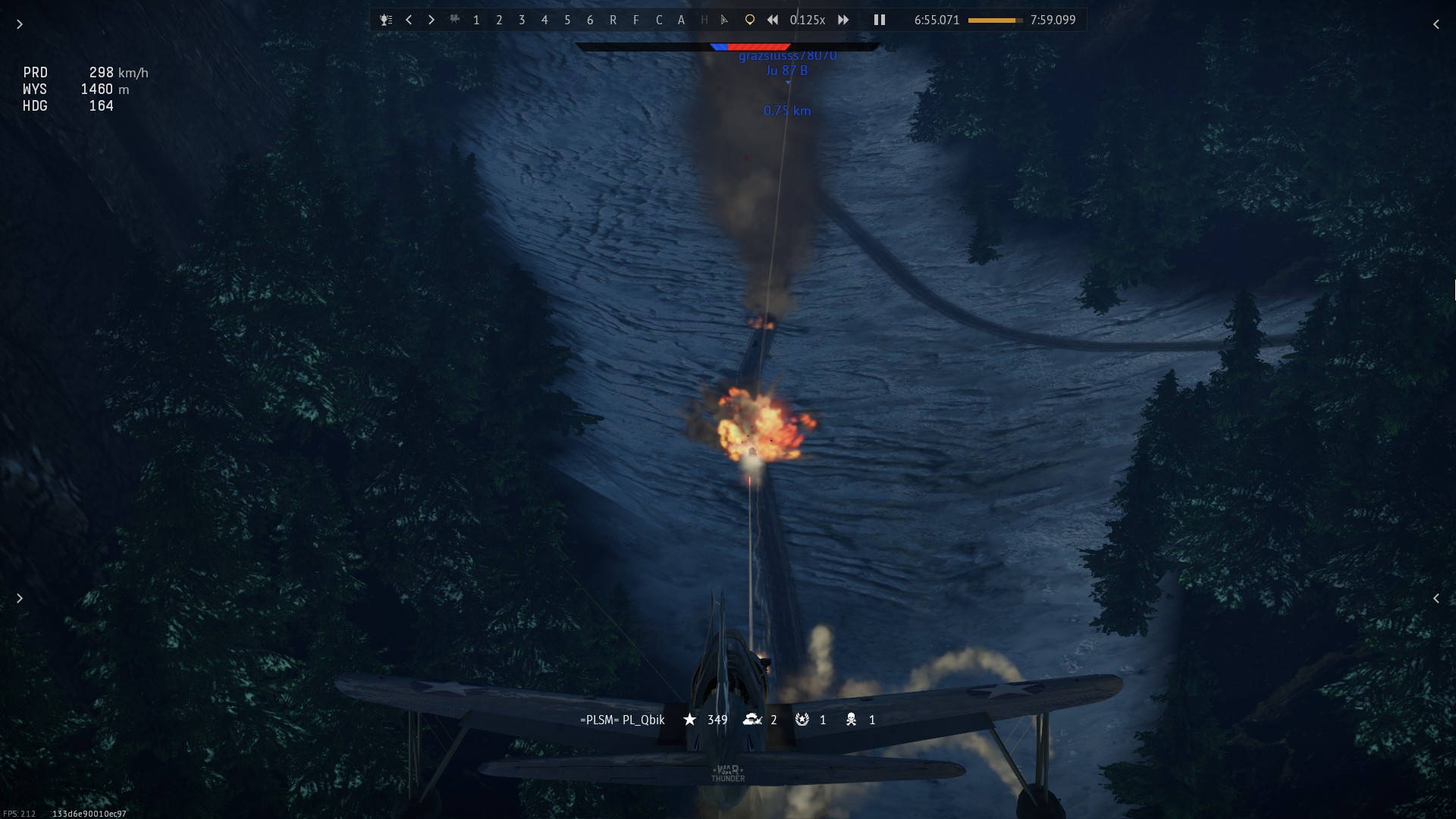
Task: Click the replay timeline progress bar
Action: 995,20
